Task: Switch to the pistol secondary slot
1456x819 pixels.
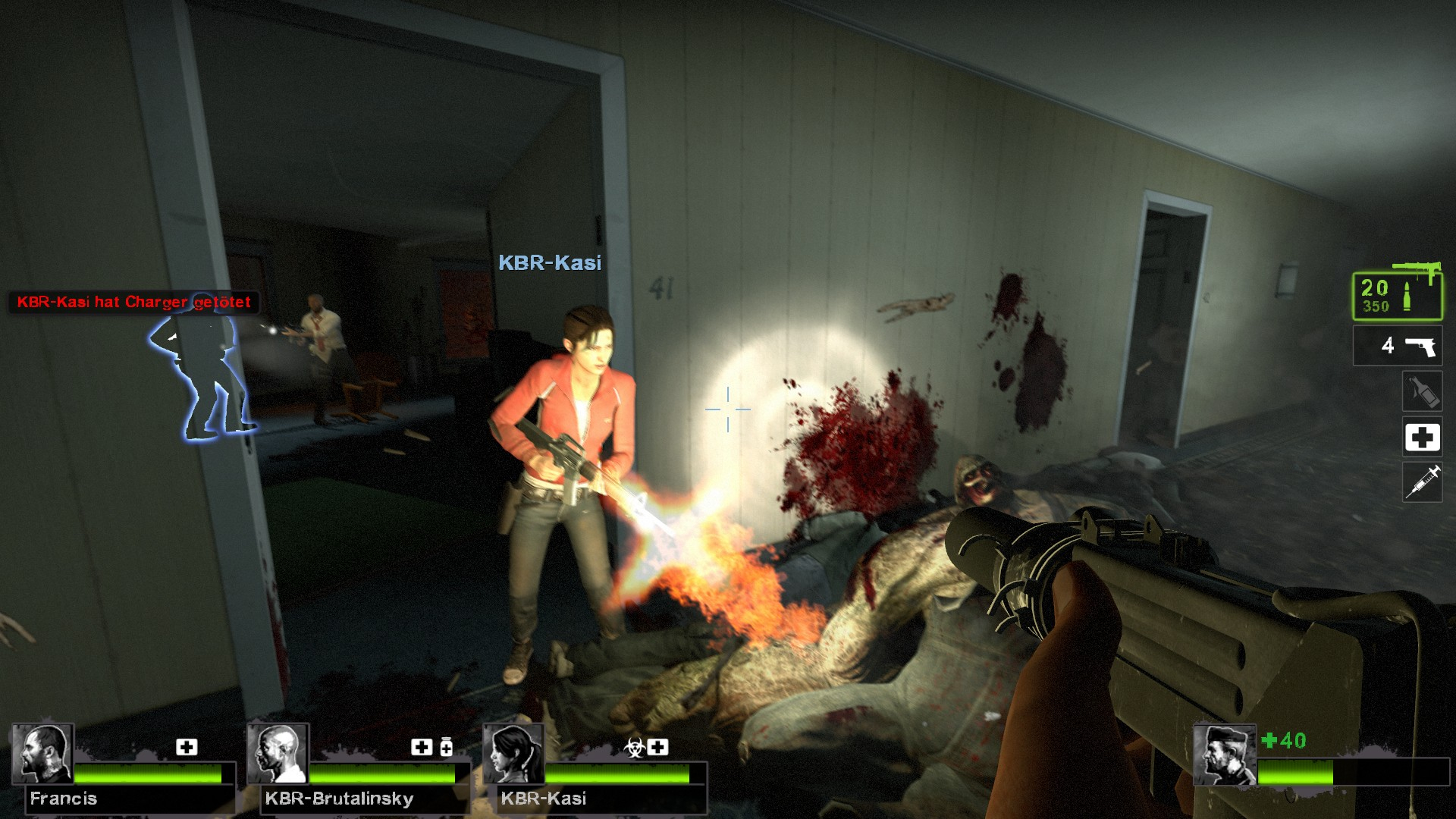Action: [x=1397, y=346]
